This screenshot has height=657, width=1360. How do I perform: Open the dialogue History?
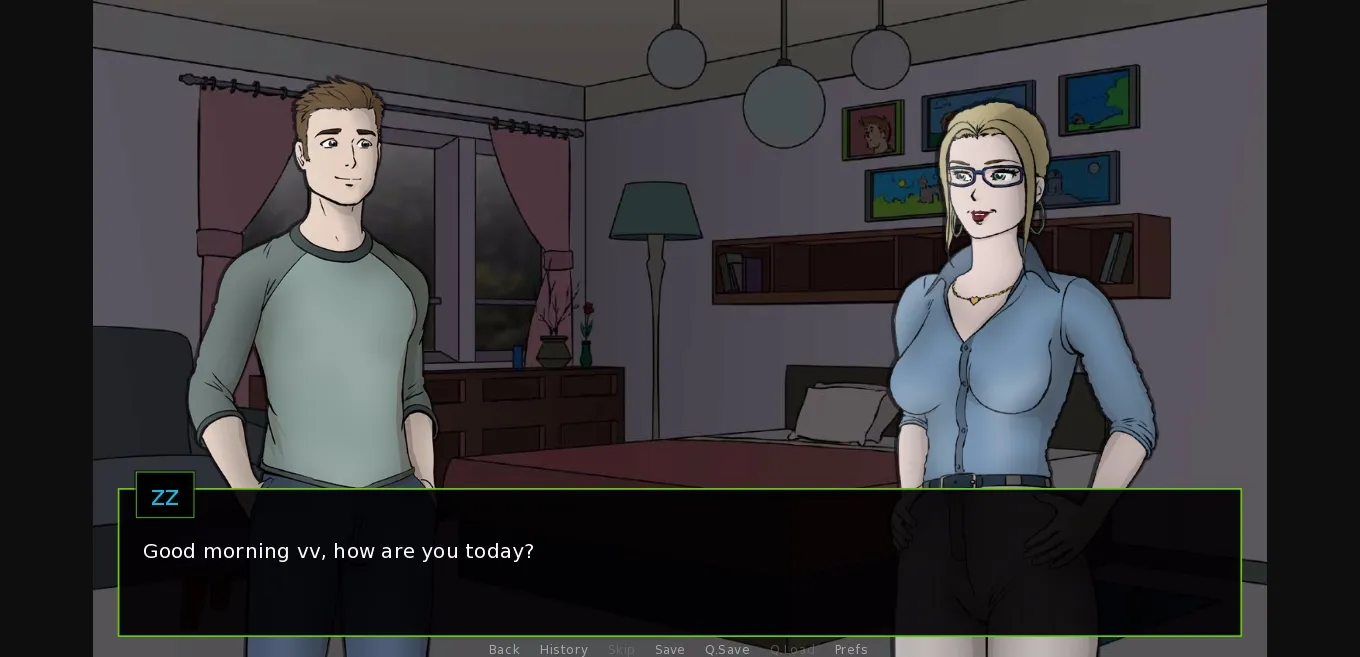pos(564,649)
